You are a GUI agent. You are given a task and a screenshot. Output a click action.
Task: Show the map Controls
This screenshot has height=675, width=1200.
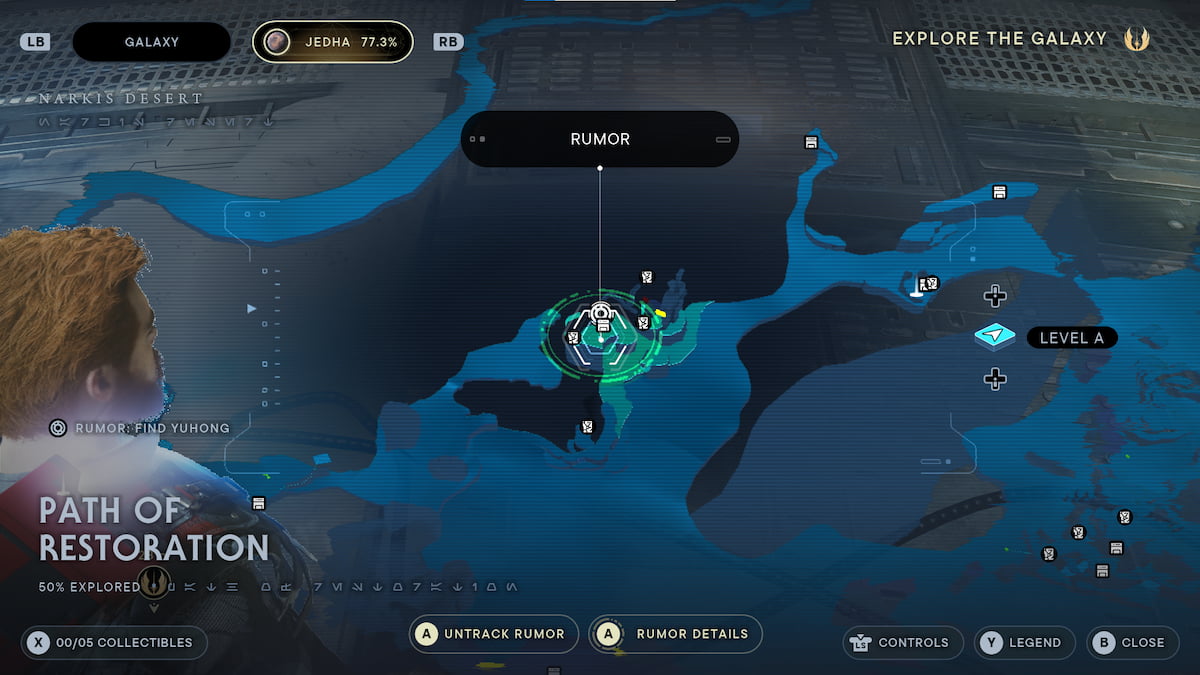(x=903, y=642)
